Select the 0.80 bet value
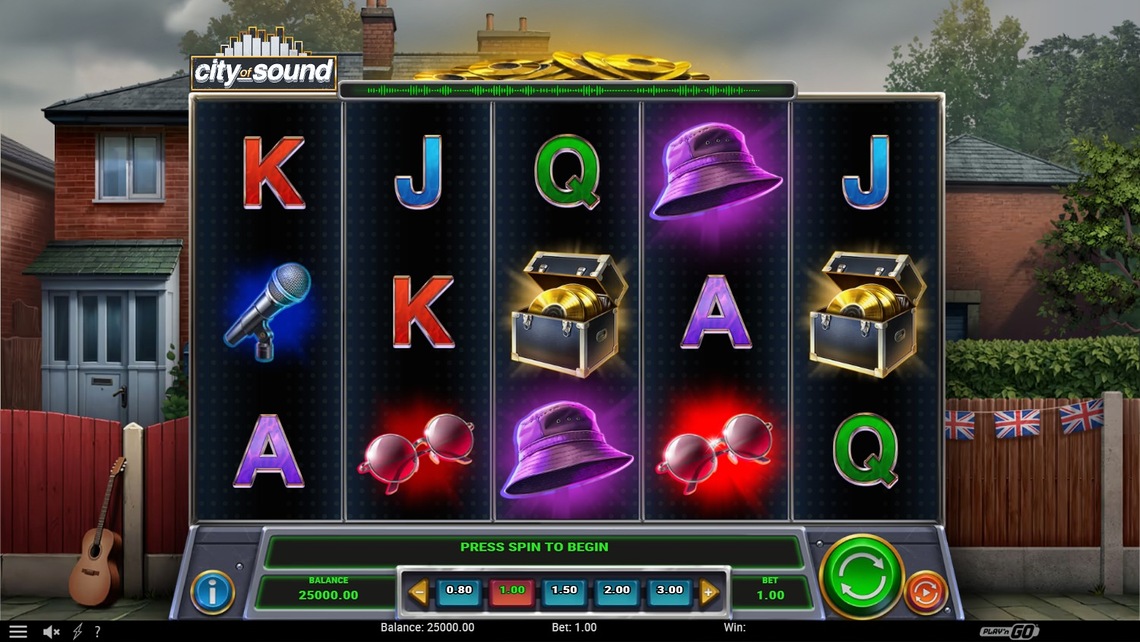 [x=459, y=591]
